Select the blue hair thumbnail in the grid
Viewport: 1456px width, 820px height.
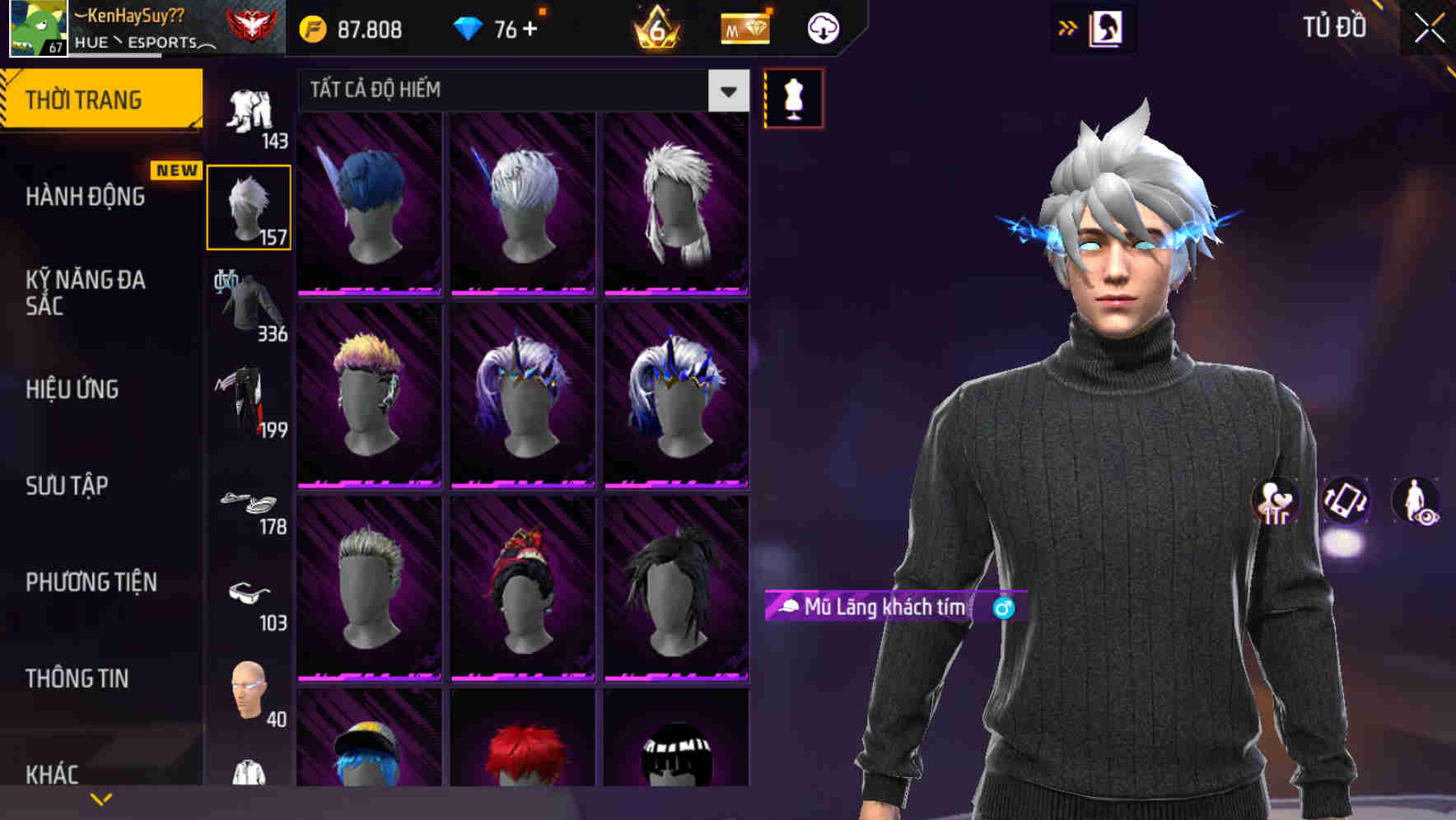coord(368,202)
